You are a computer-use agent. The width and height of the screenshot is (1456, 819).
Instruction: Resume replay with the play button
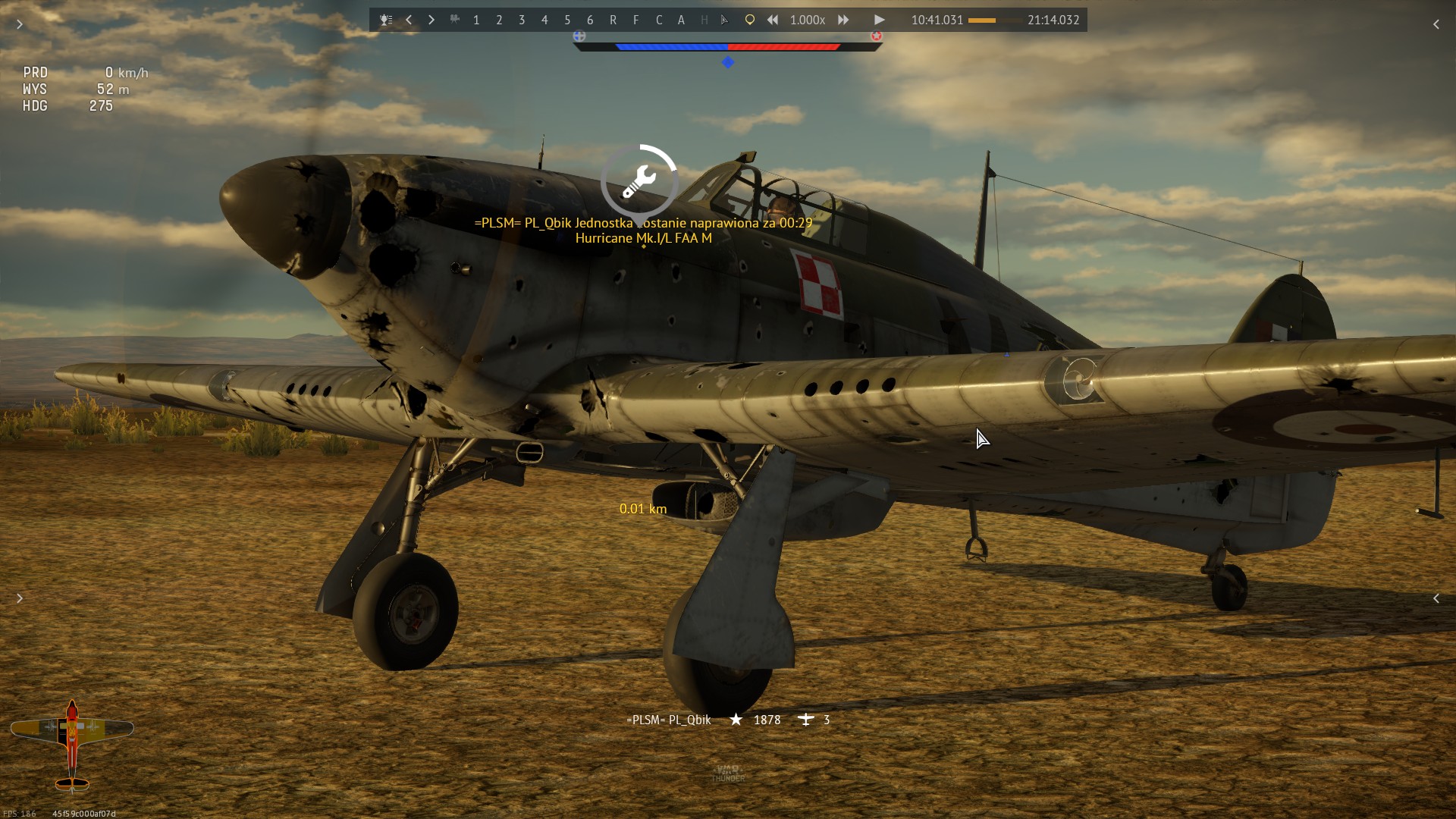(879, 20)
